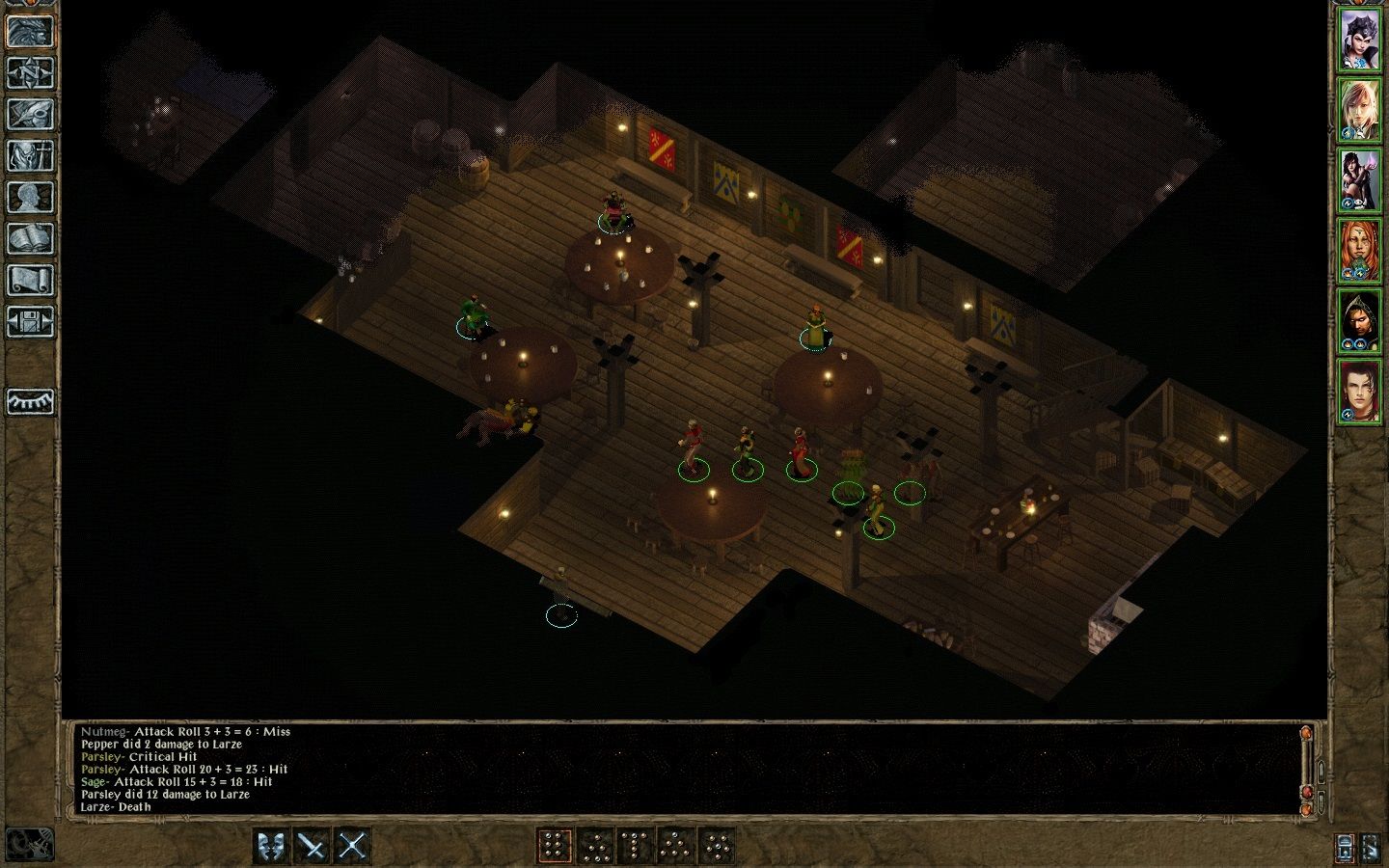Screen dimensions: 1389x868
Task: Select the pale blonde character portrait
Action: [1359, 111]
